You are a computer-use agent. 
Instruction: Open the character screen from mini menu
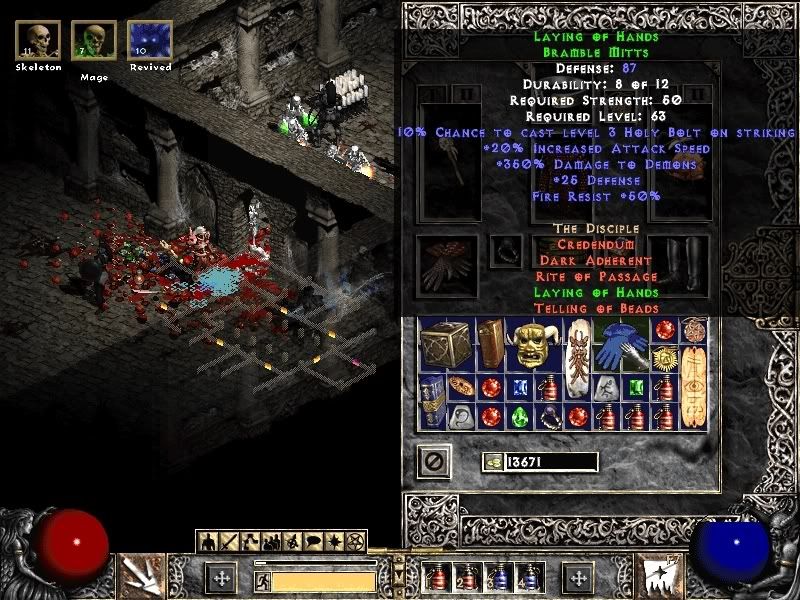point(206,542)
